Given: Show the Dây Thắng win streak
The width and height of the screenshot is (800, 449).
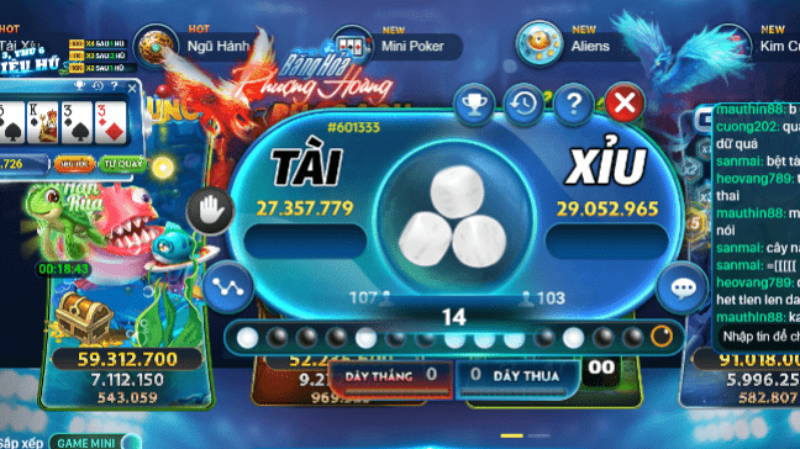Looking at the screenshot, I should [390, 374].
